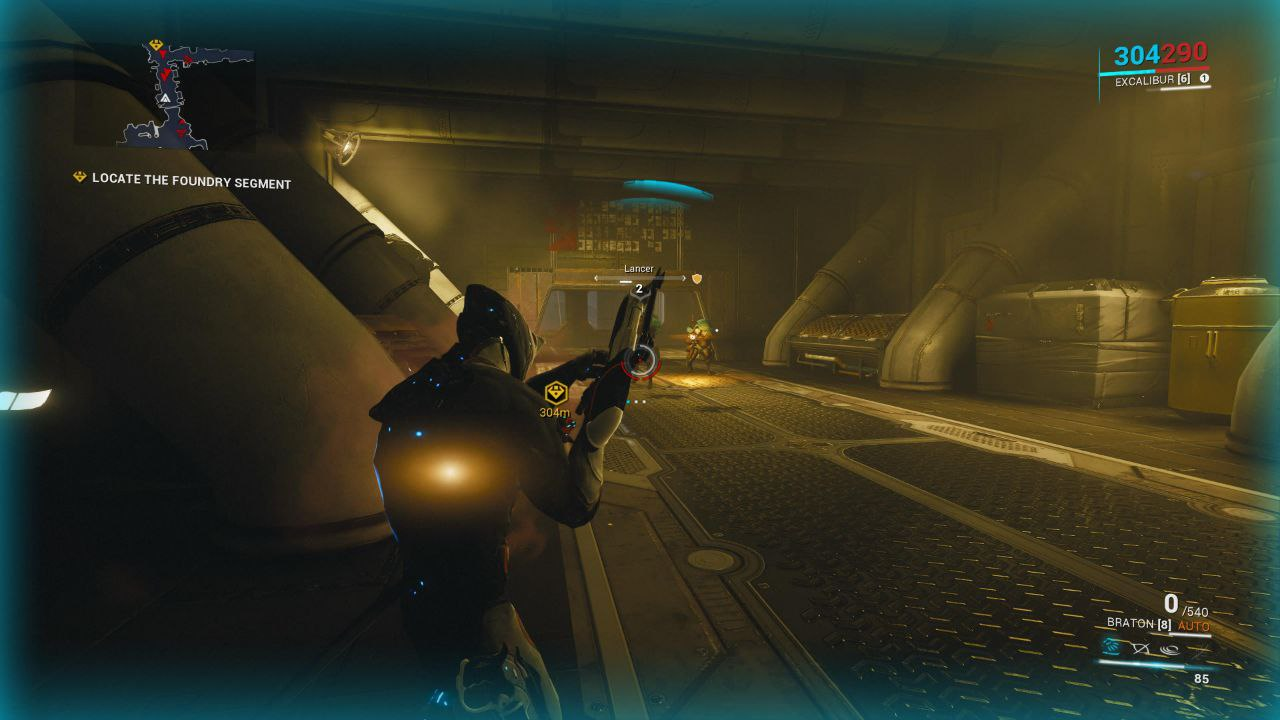Click the 304m objective waypoint marker
The image size is (1280, 720).
coord(555,393)
